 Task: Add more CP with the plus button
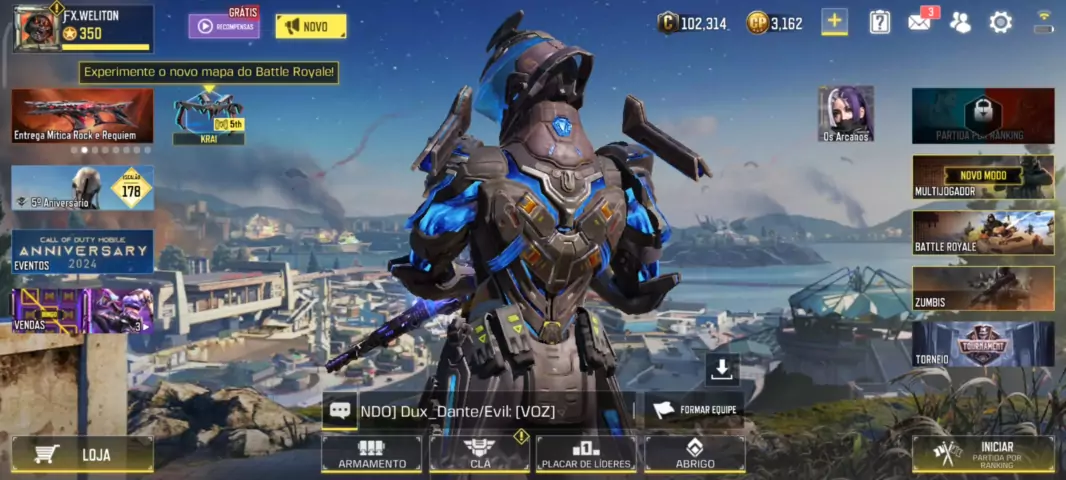pos(834,22)
